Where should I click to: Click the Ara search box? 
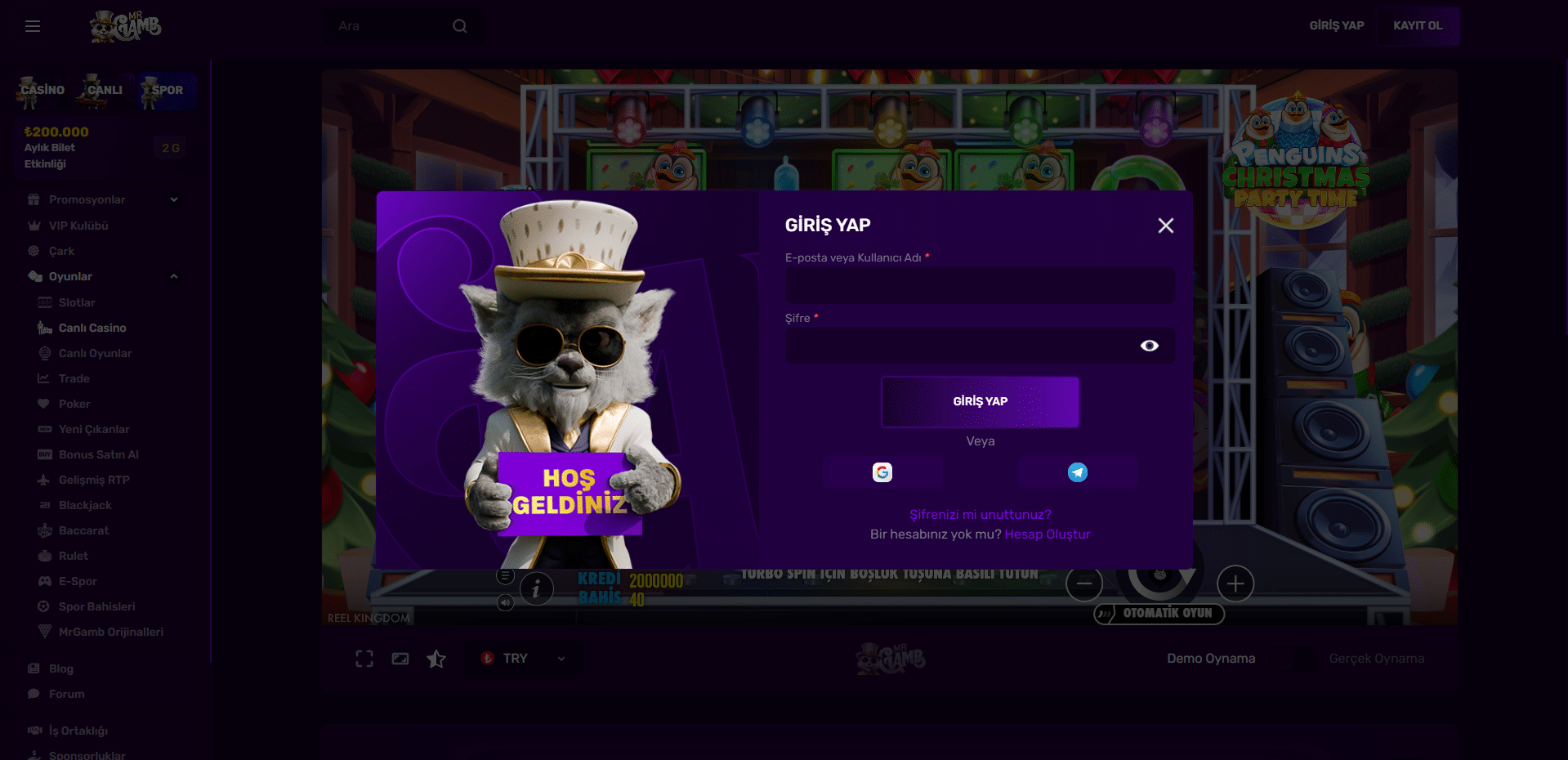pyautogui.click(x=392, y=26)
